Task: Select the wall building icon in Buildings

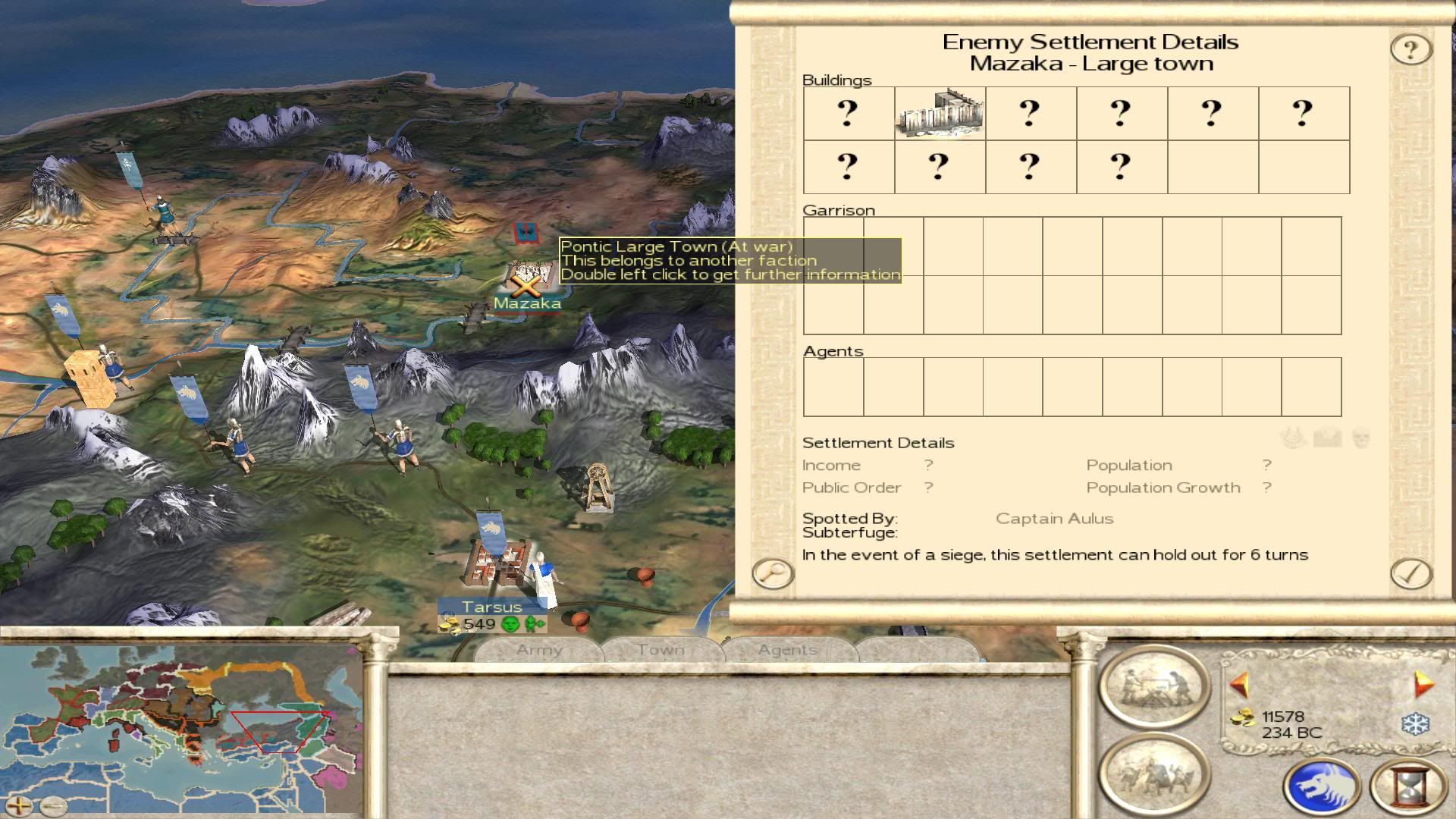Action: click(x=940, y=113)
